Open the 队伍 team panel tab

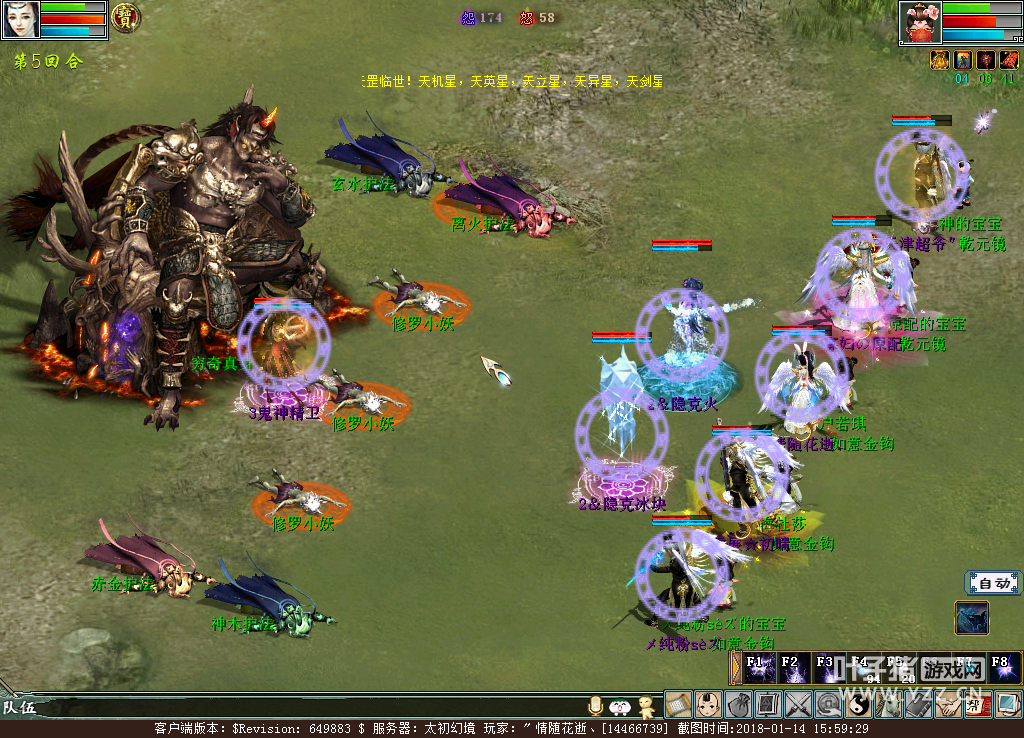20,708
